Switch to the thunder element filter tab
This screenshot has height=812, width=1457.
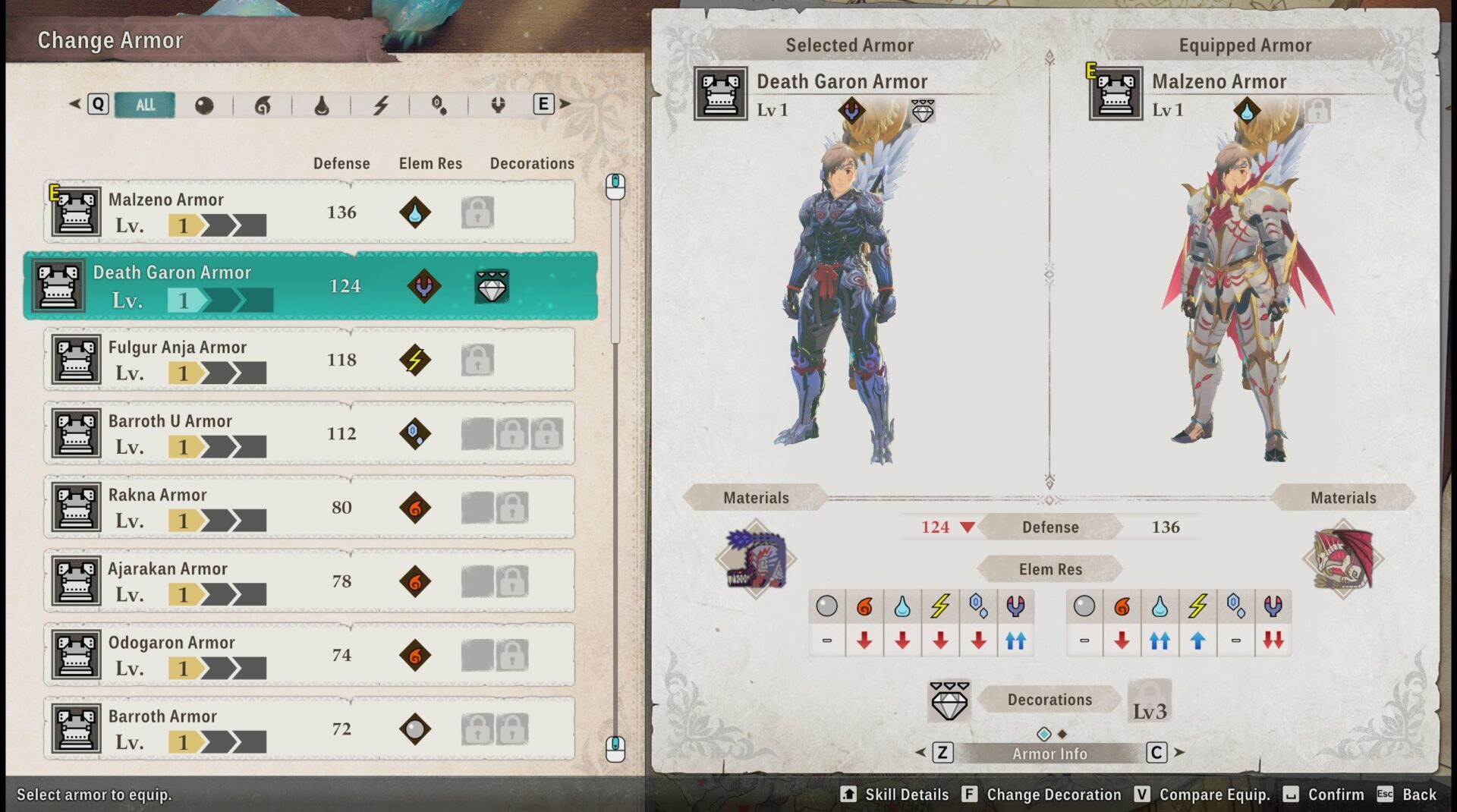tap(381, 105)
